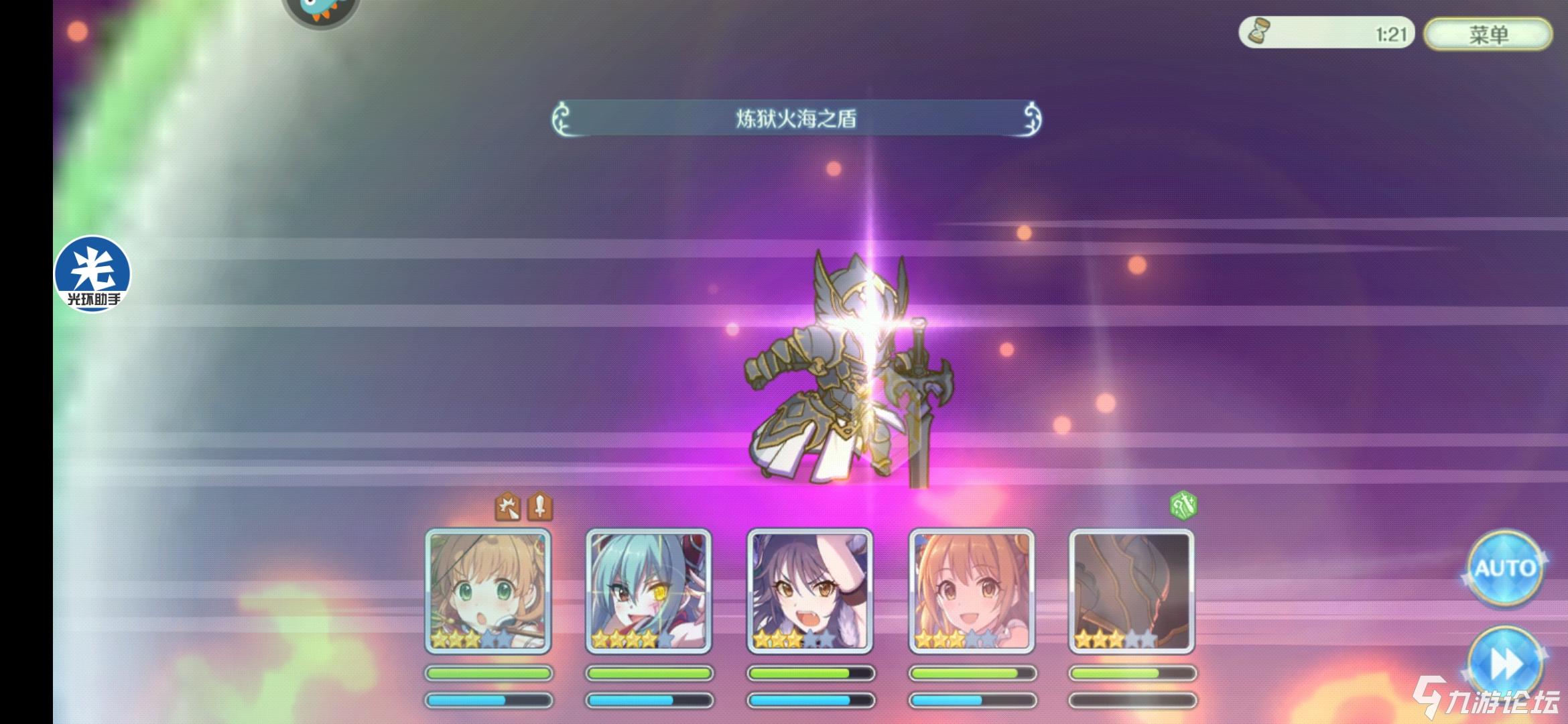Toggle the AUTO battle button
The width and height of the screenshot is (1568, 724).
[x=1505, y=568]
